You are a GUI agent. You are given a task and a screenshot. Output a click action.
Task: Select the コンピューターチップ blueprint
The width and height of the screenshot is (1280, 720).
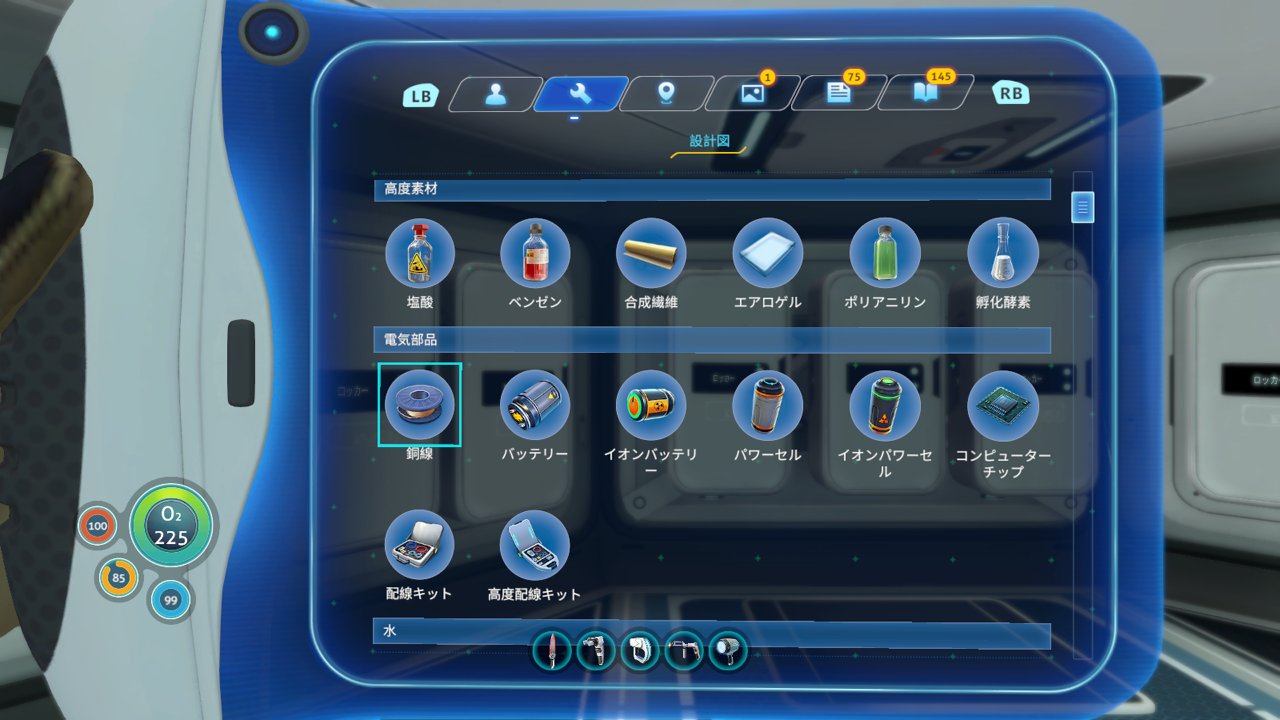point(1002,405)
